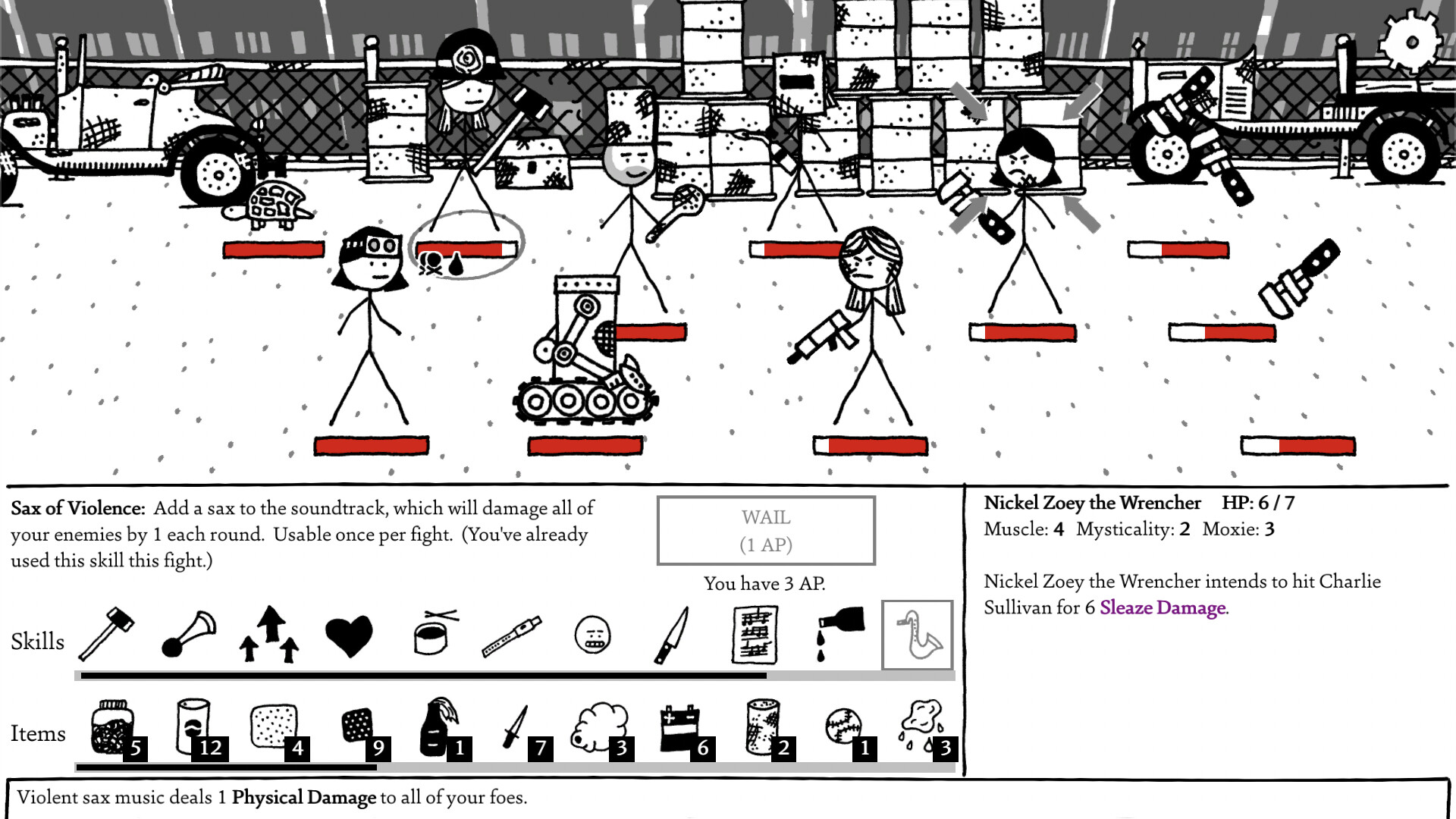Screen dimensions: 1456x819
Task: Select the drum skill
Action: pyautogui.click(x=428, y=637)
